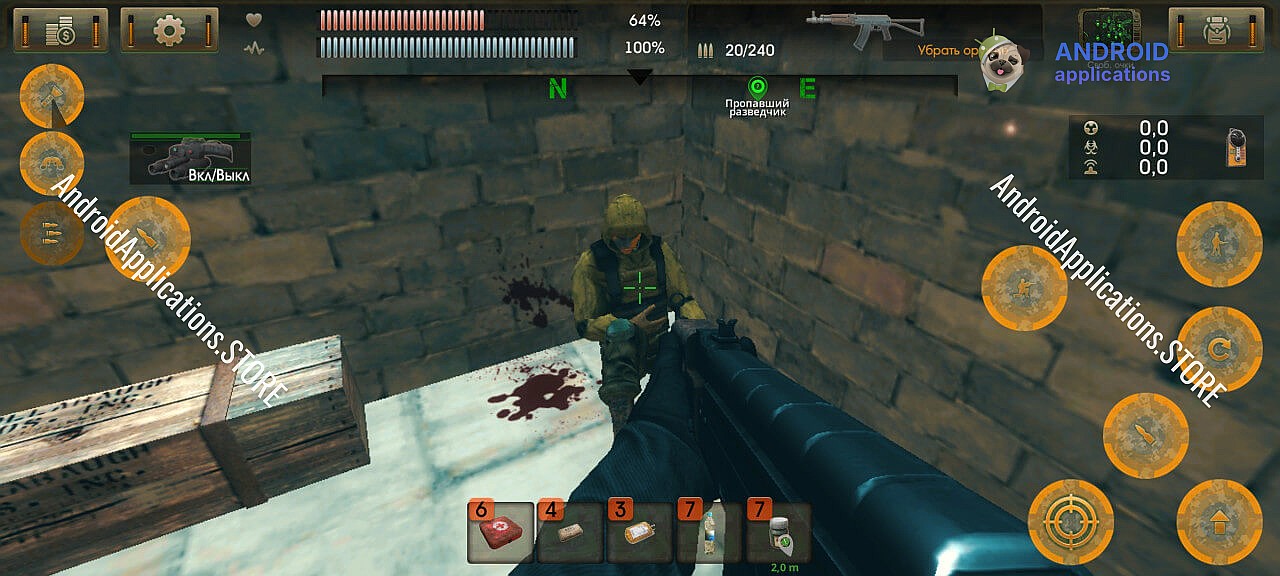Toggle the night vision goggles Вкл/Выкл

(189, 160)
